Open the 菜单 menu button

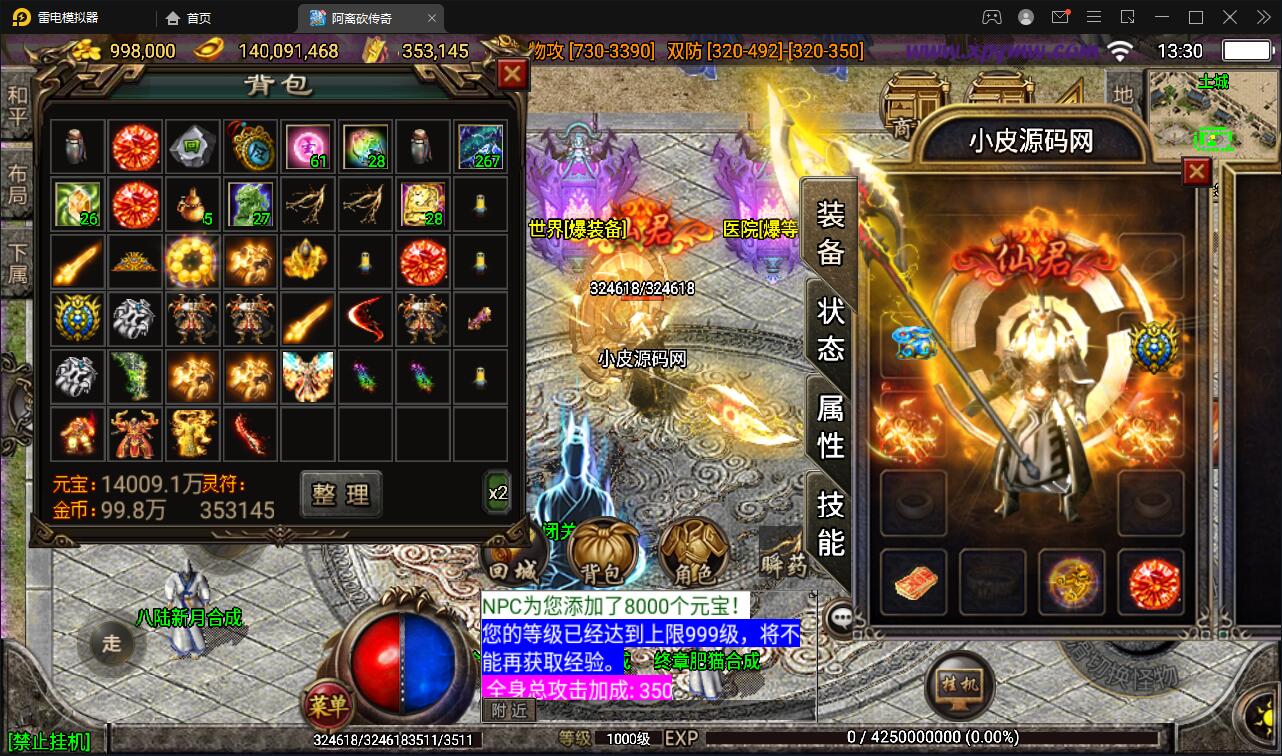coord(327,706)
